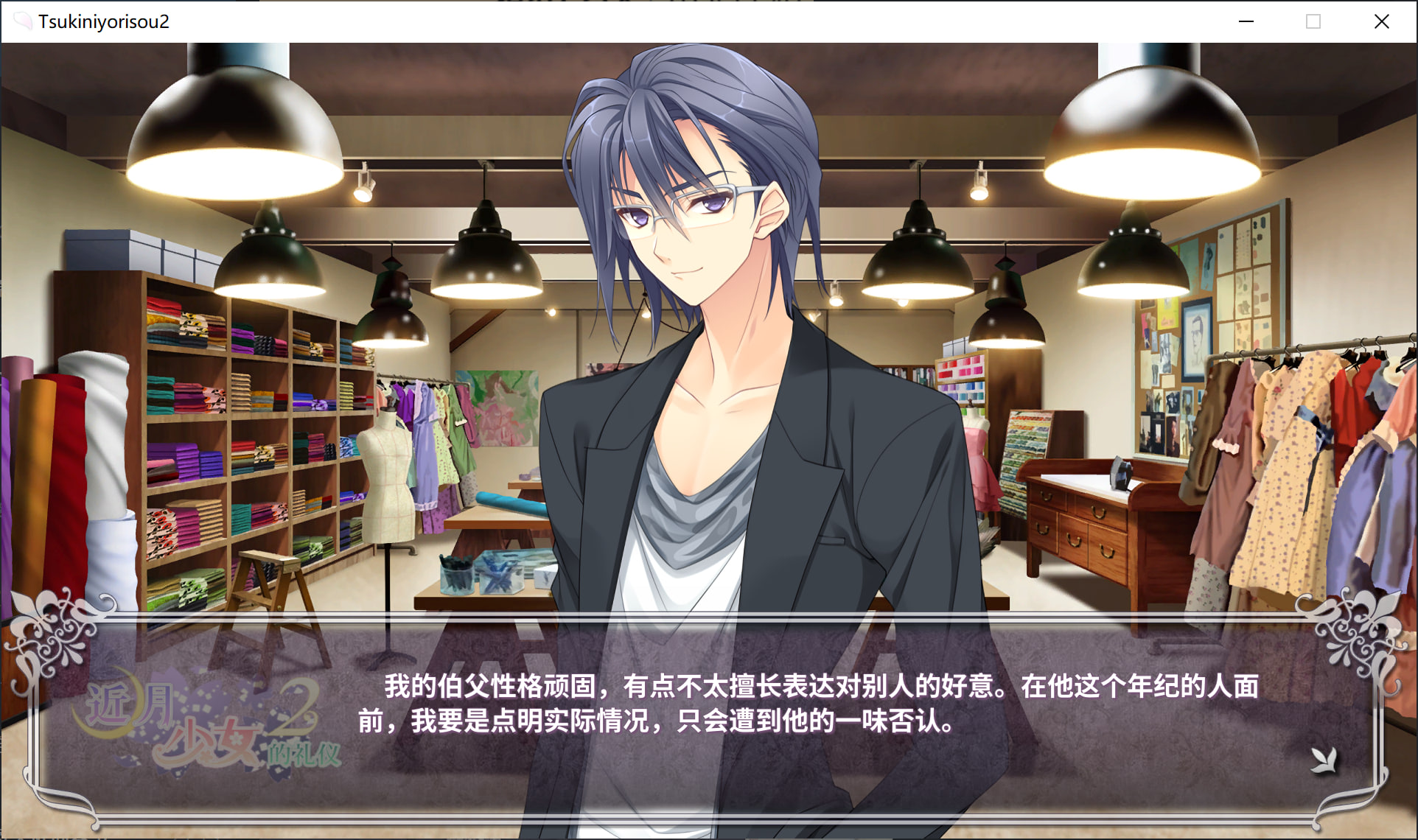Click the leaf-shaped dialogue advance icon
1418x840 pixels.
pos(1324,760)
